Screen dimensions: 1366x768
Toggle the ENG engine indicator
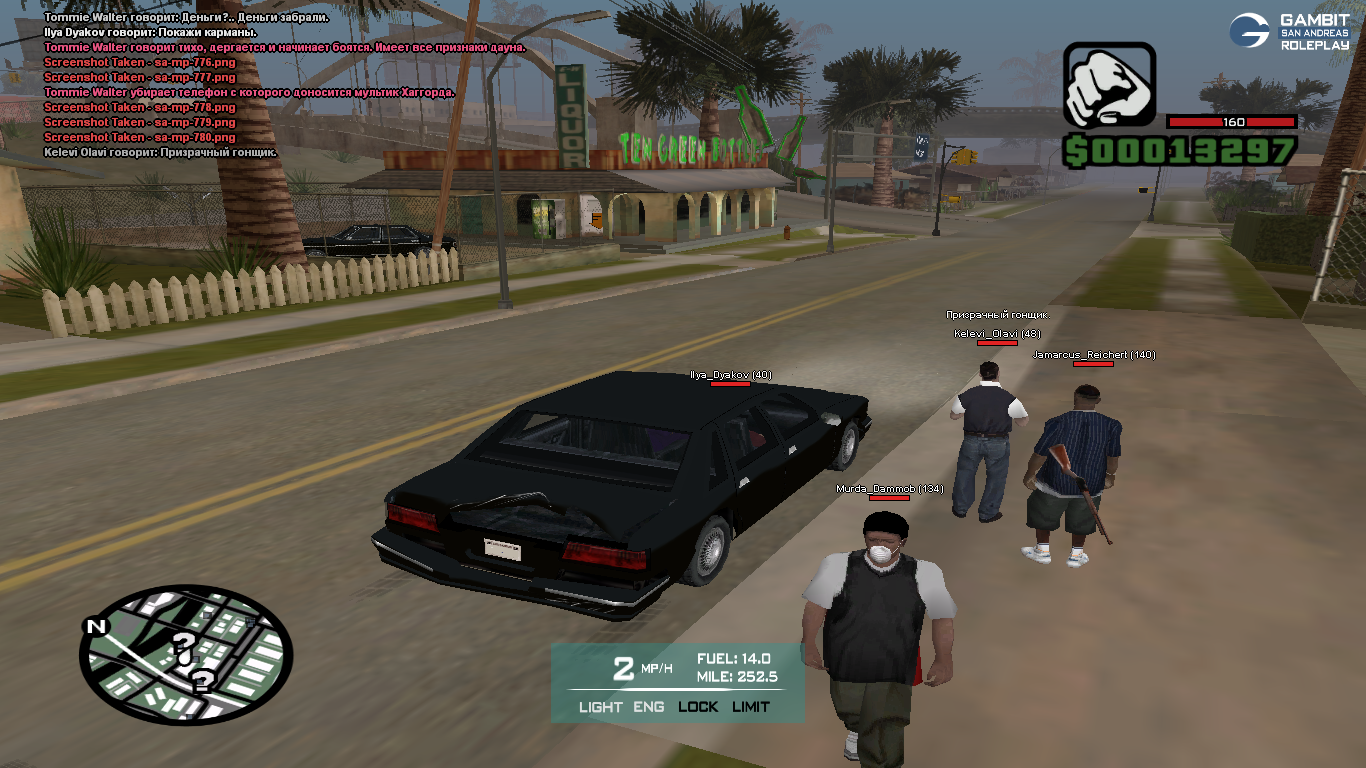click(648, 707)
